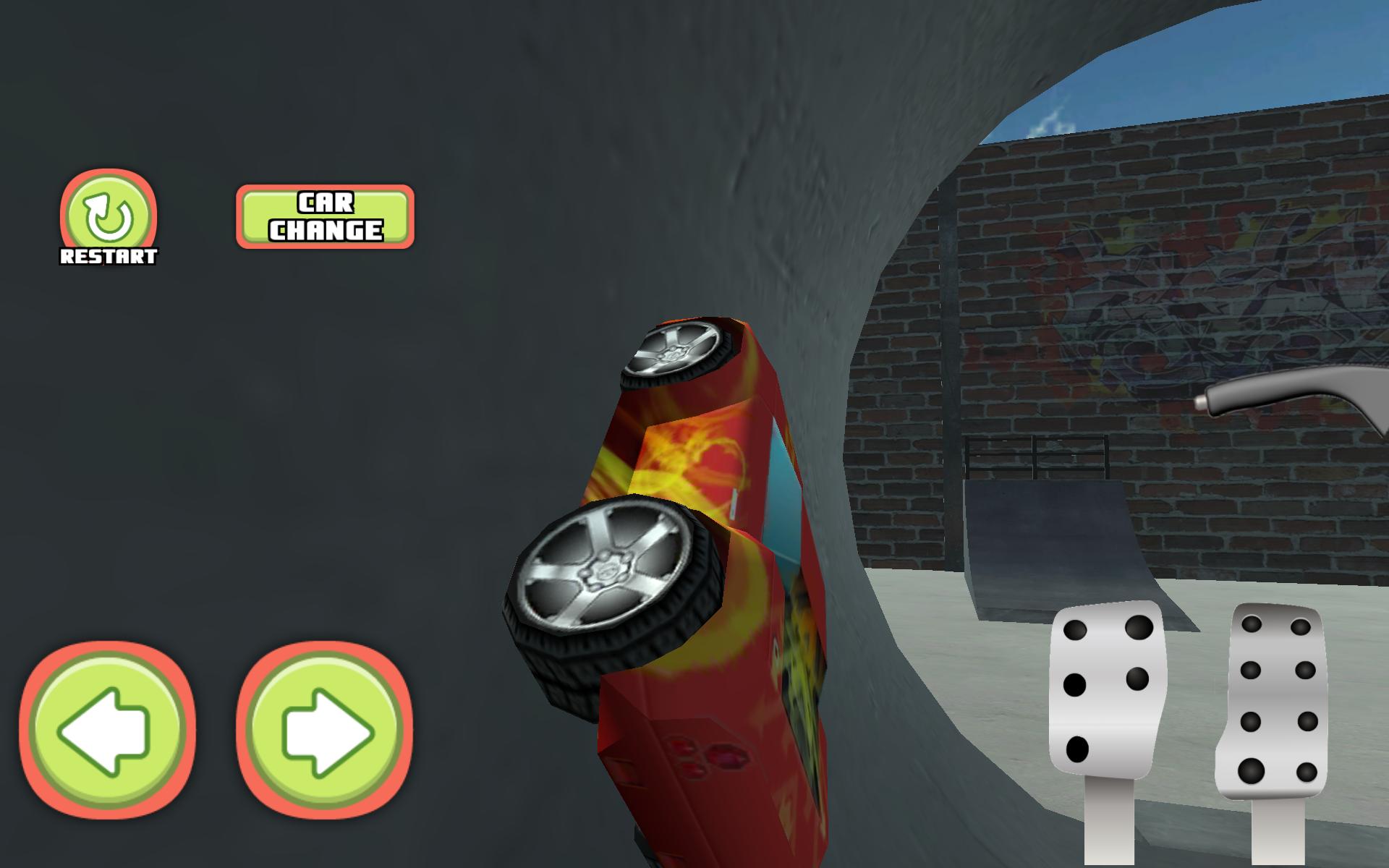Tap the RESTART text label
The image size is (1389, 868).
tap(109, 255)
